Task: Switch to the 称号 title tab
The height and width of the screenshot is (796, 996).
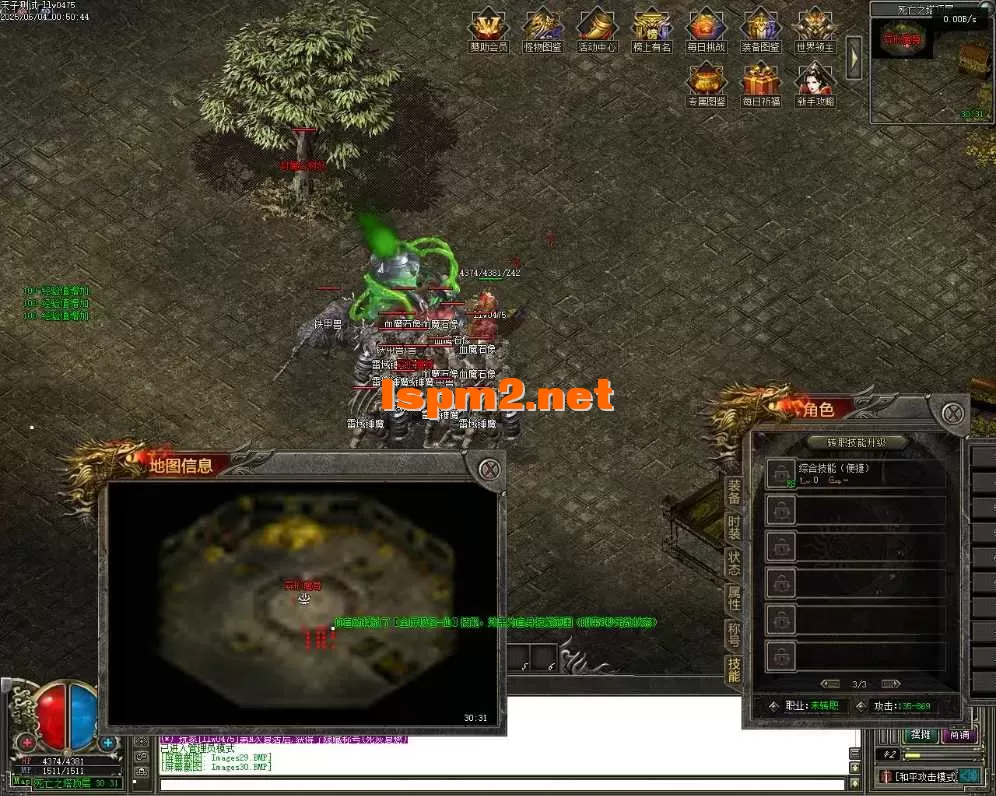Action: [734, 635]
